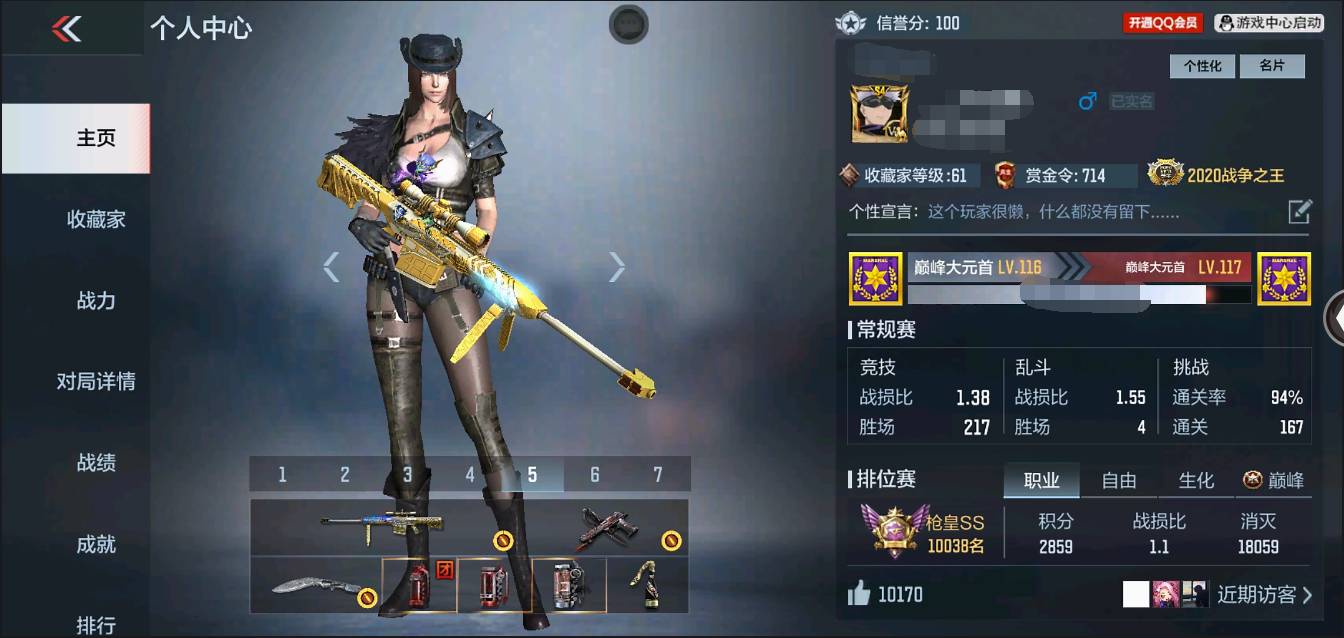Click the 开通QQ会员 button
The height and width of the screenshot is (638, 1344).
click(1162, 22)
